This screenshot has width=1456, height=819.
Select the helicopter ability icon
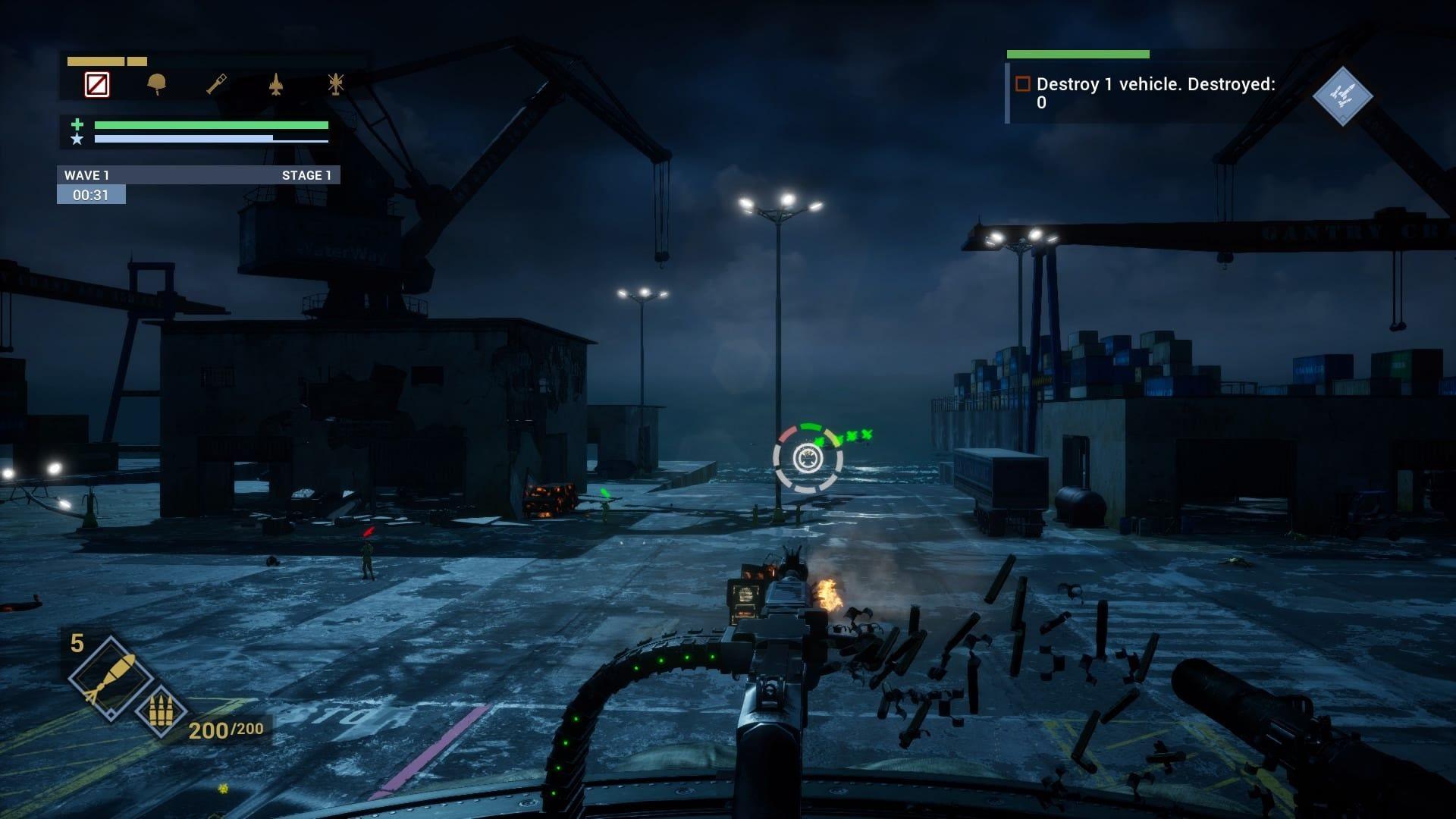335,83
